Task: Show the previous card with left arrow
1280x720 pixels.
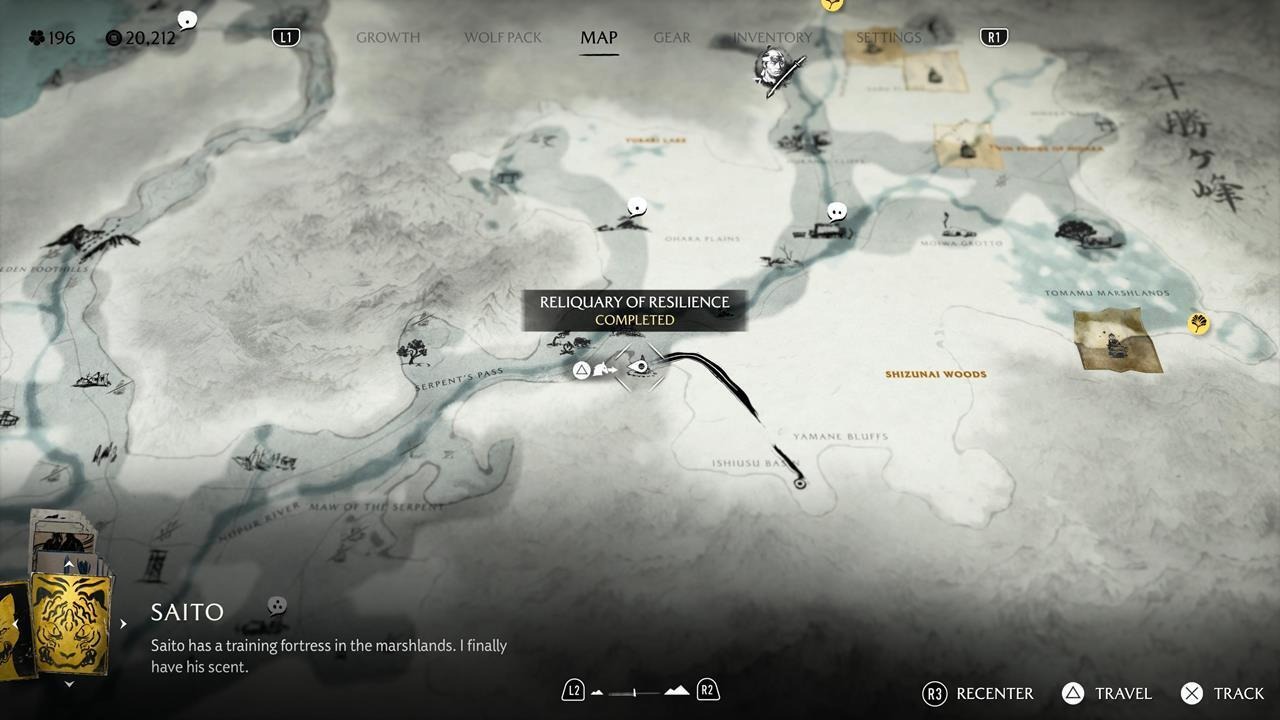Action: [x=15, y=624]
